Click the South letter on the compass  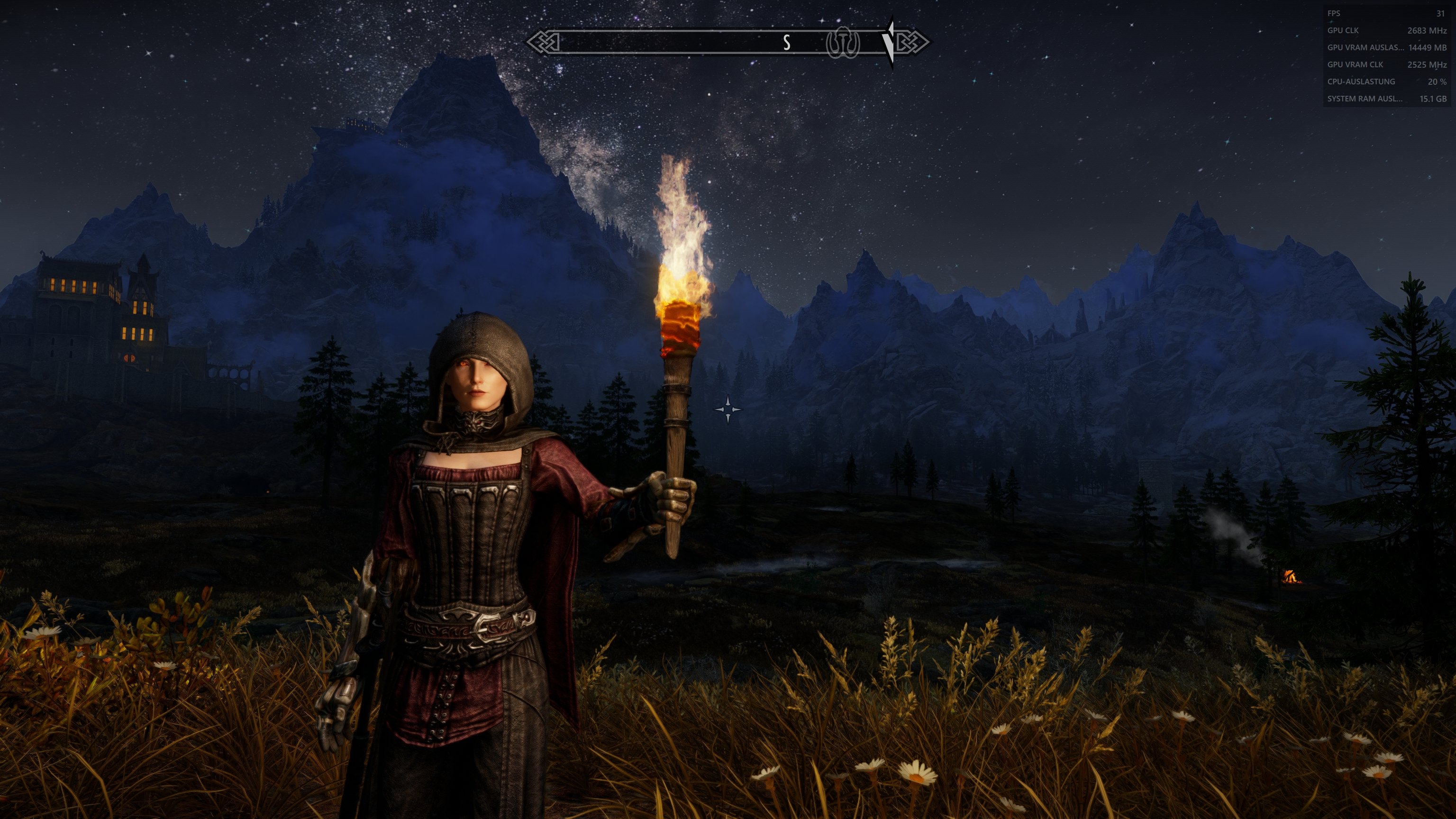(786, 42)
